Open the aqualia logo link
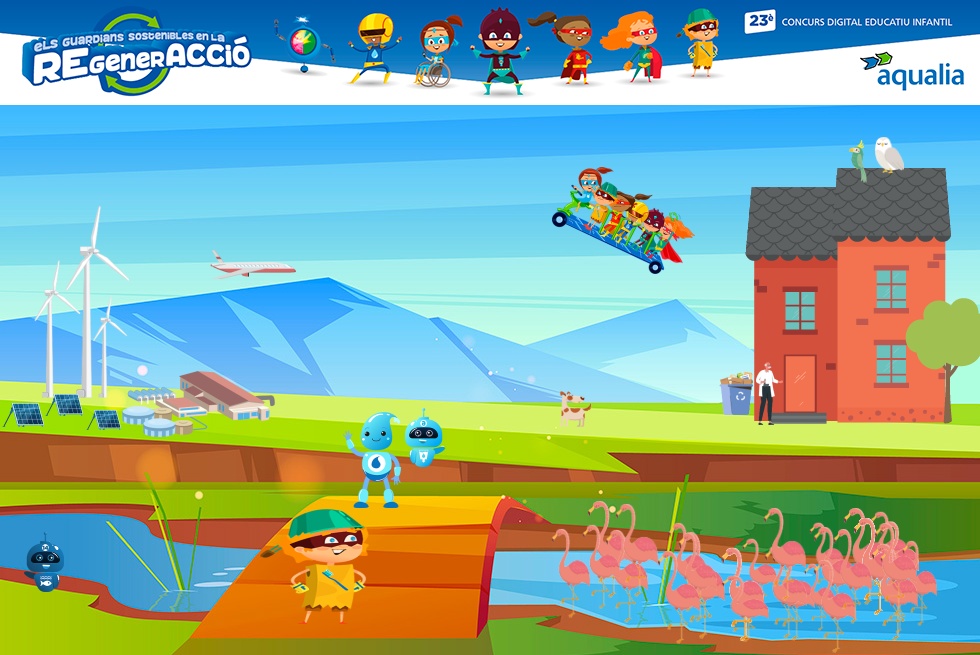Viewport: 980px width, 655px height. pyautogui.click(x=912, y=70)
